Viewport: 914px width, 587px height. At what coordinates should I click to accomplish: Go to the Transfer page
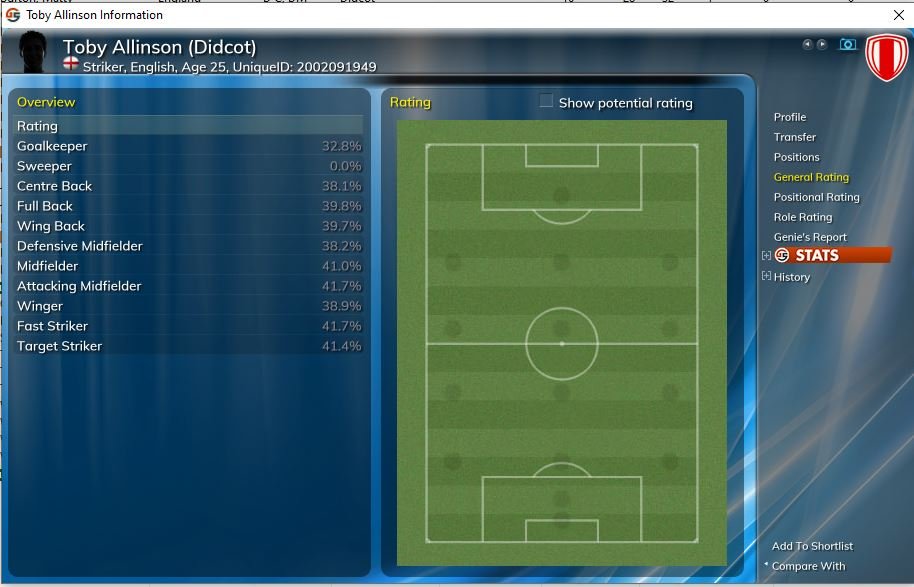click(x=794, y=137)
